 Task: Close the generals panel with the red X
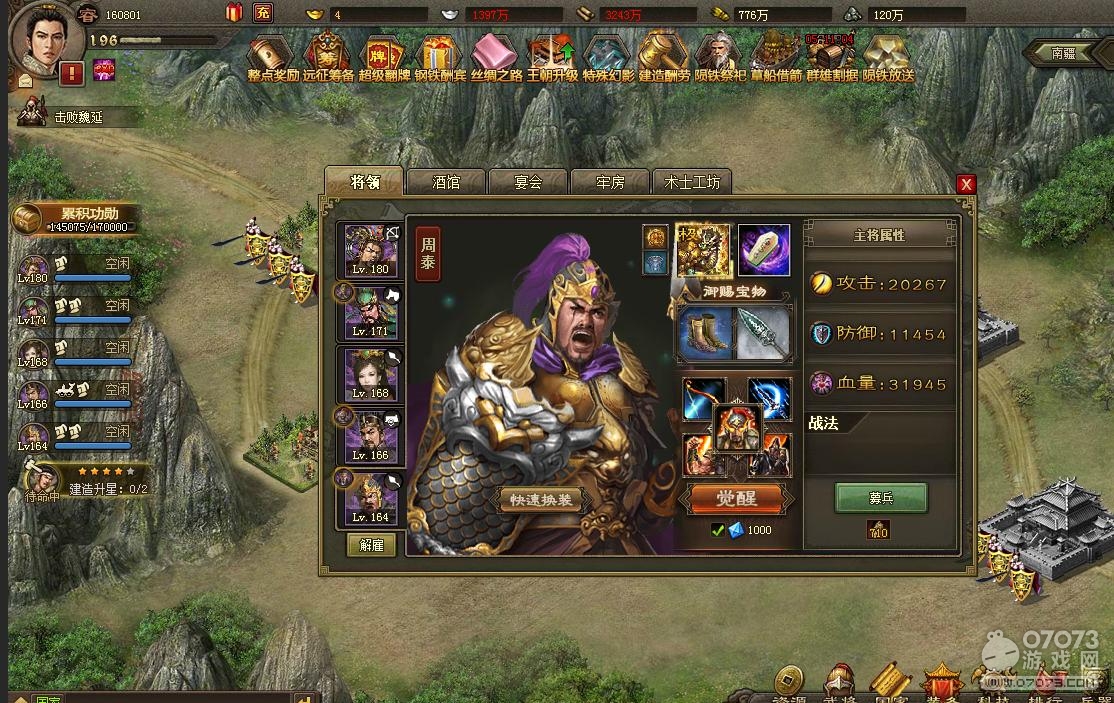click(965, 184)
